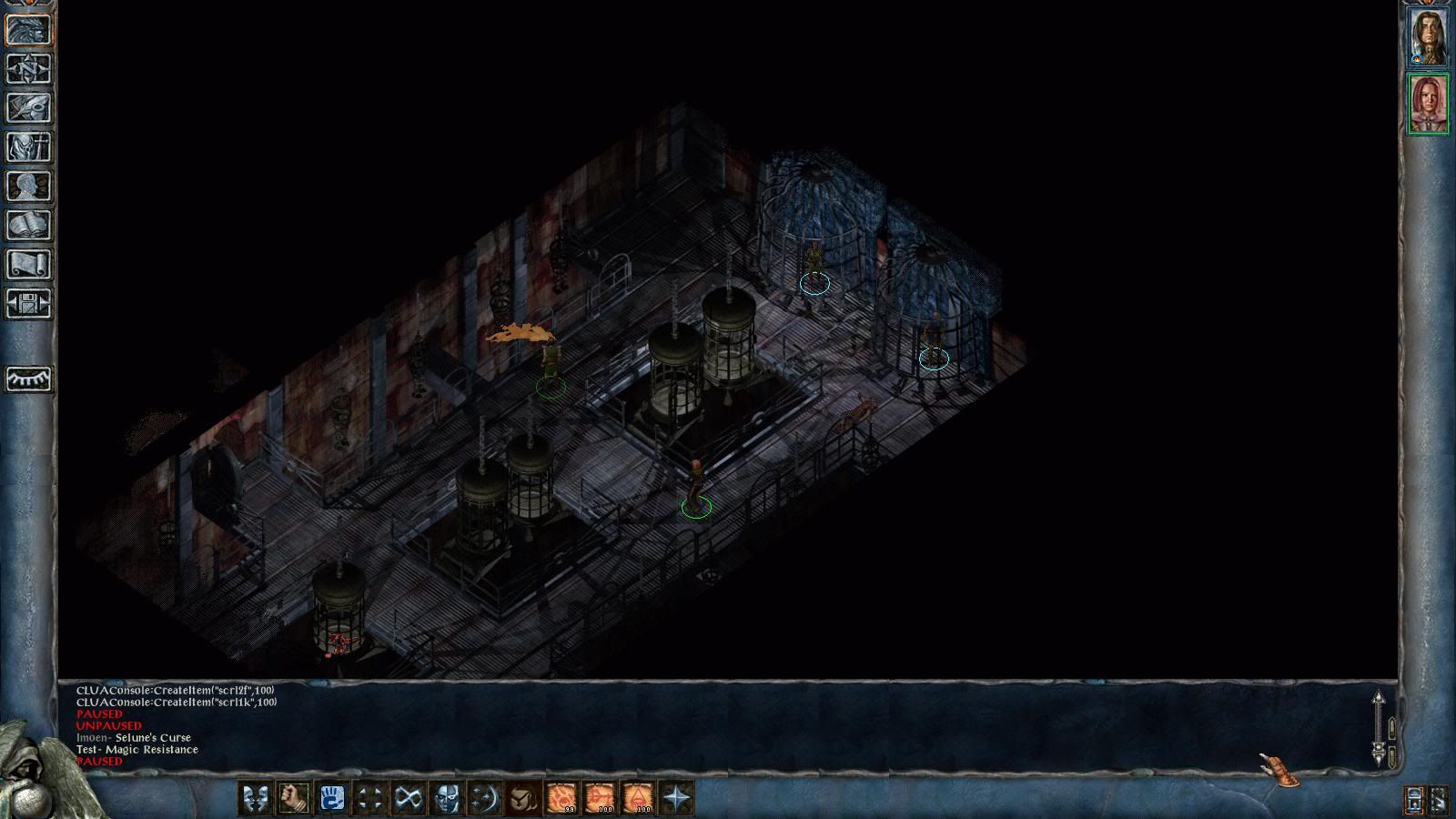Select the second party portrait with green border
This screenshot has width=1456, height=819.
pos(1428,104)
